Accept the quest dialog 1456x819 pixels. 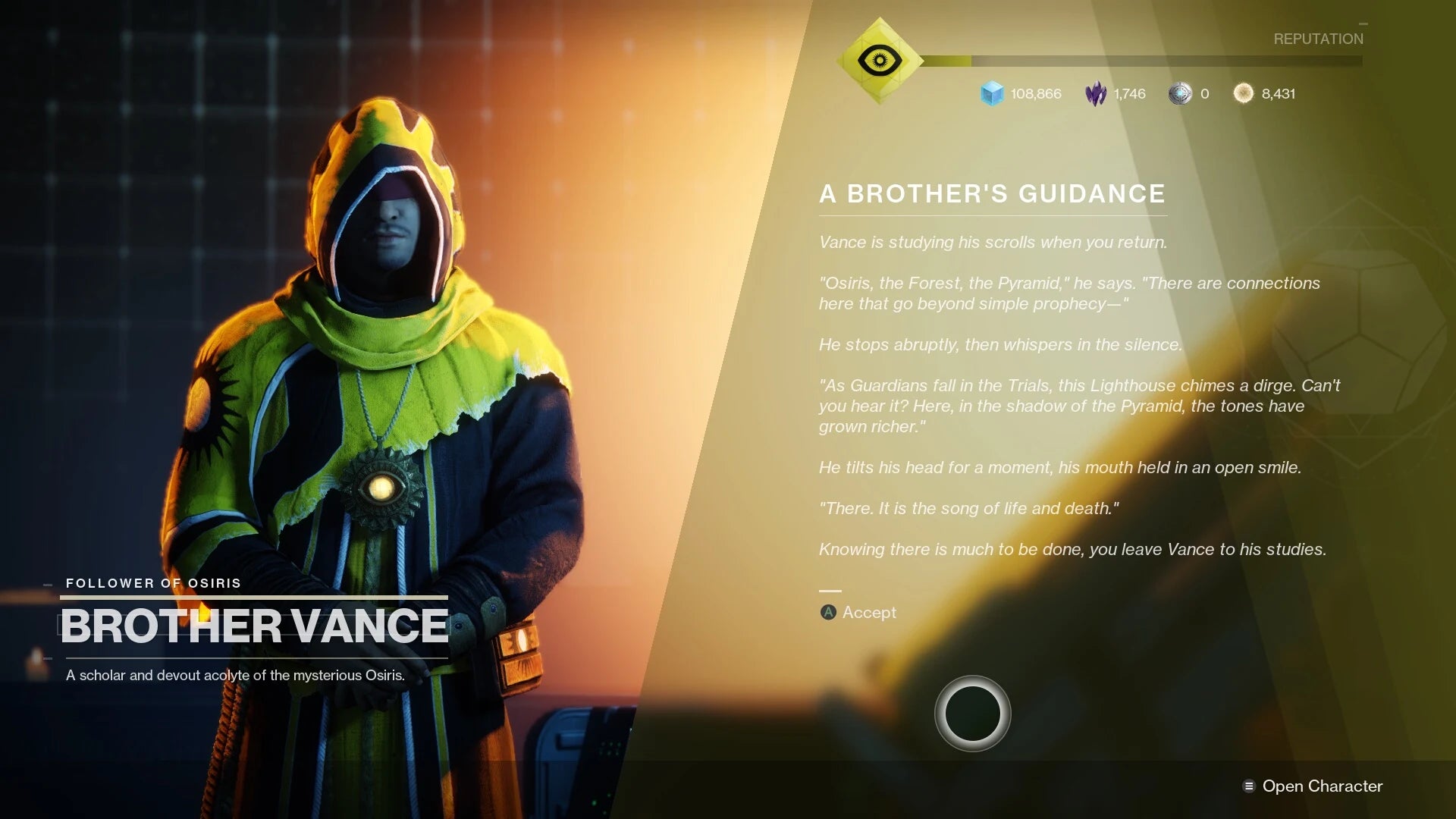click(x=856, y=613)
